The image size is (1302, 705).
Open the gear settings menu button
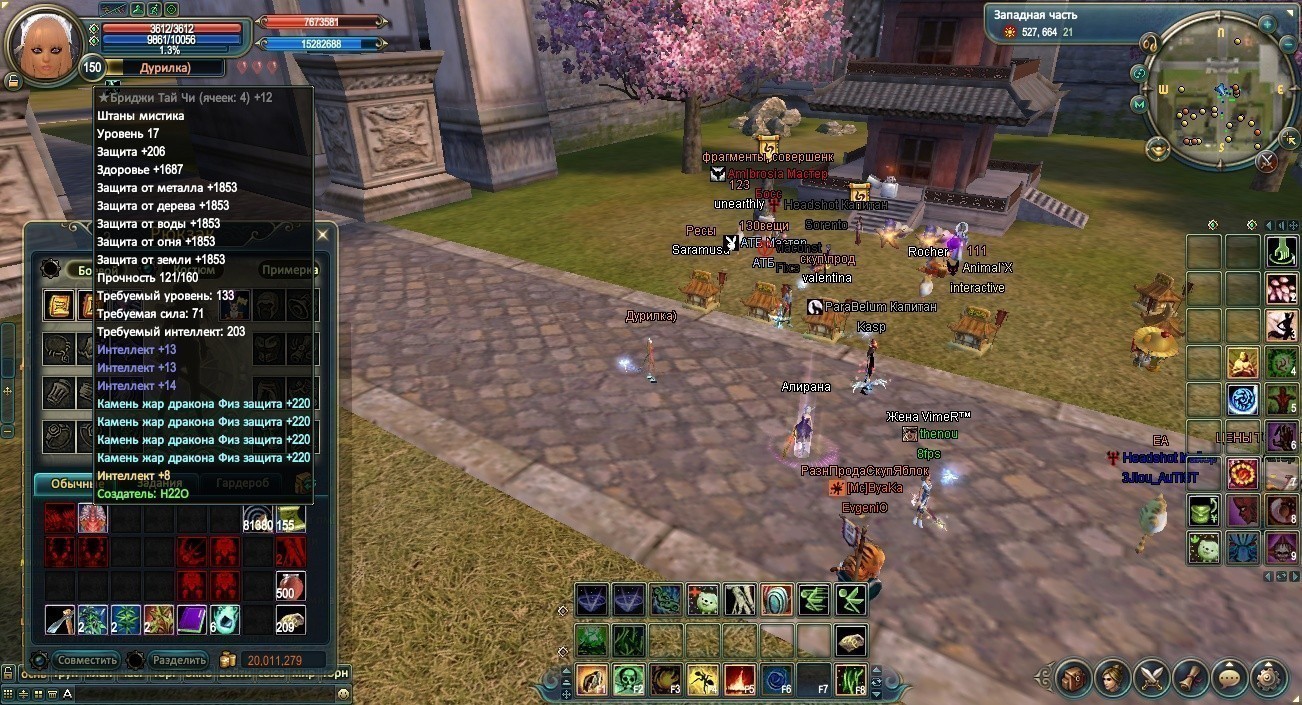(1269, 678)
